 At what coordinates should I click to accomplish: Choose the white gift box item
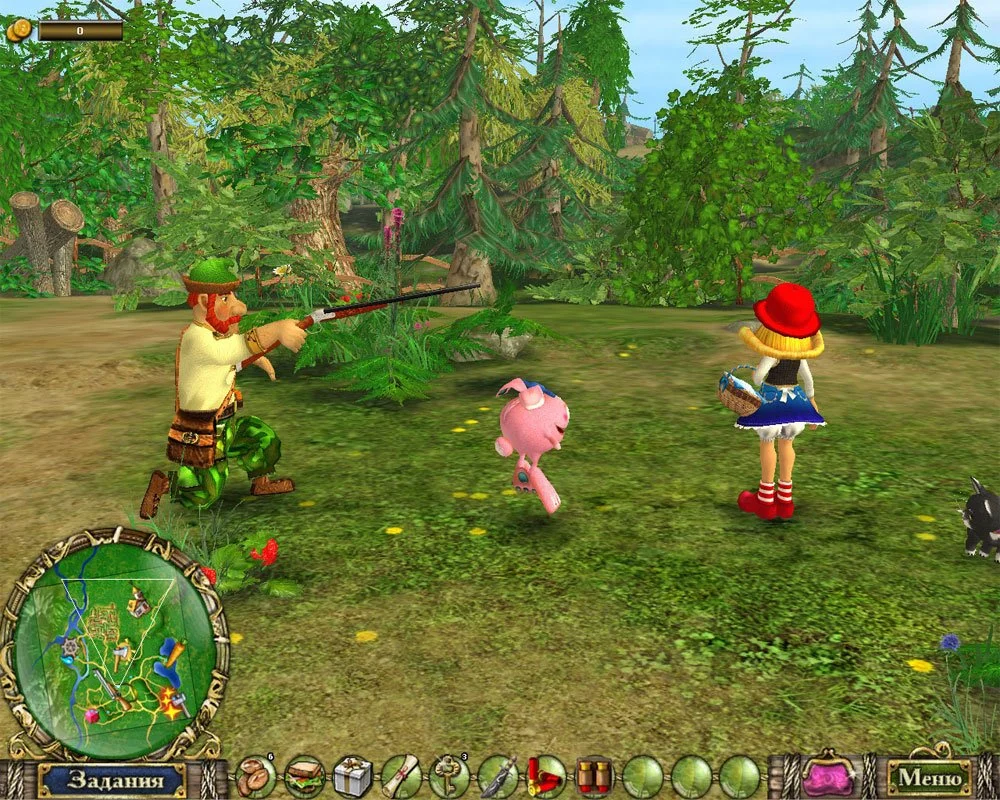tap(352, 777)
